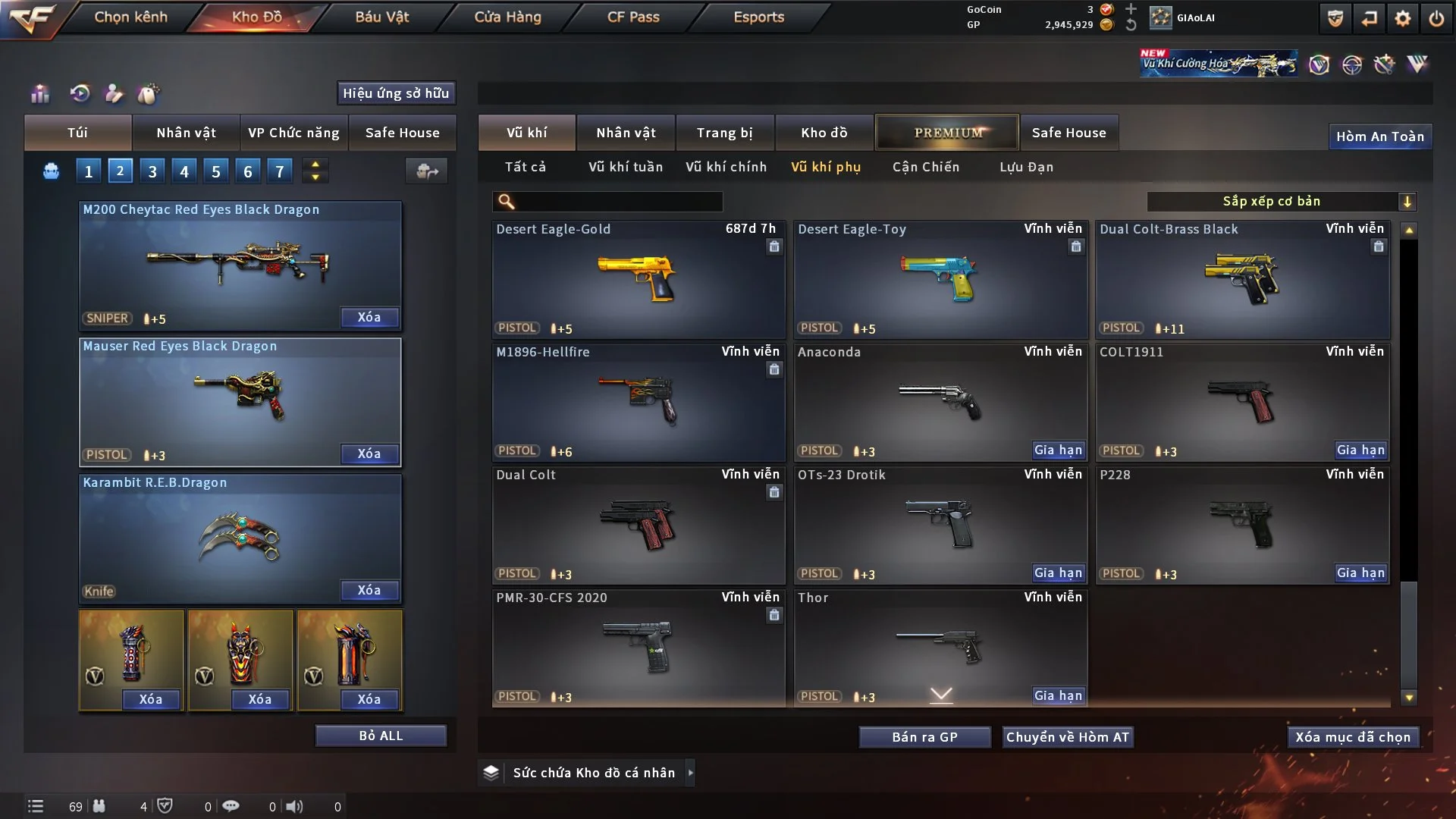Switch to the Nhân vật inventory tab

point(625,133)
